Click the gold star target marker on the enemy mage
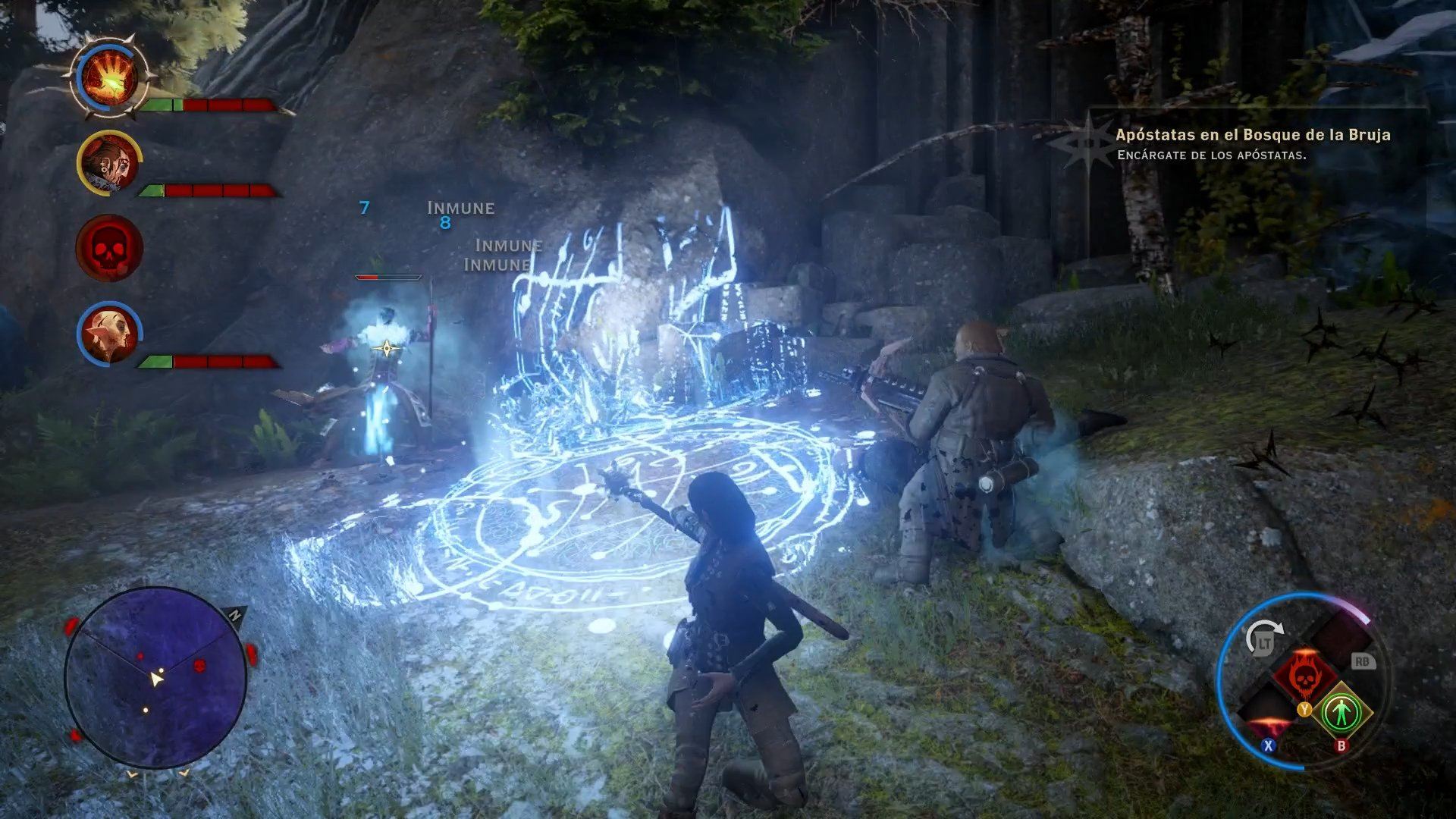 pyautogui.click(x=388, y=347)
